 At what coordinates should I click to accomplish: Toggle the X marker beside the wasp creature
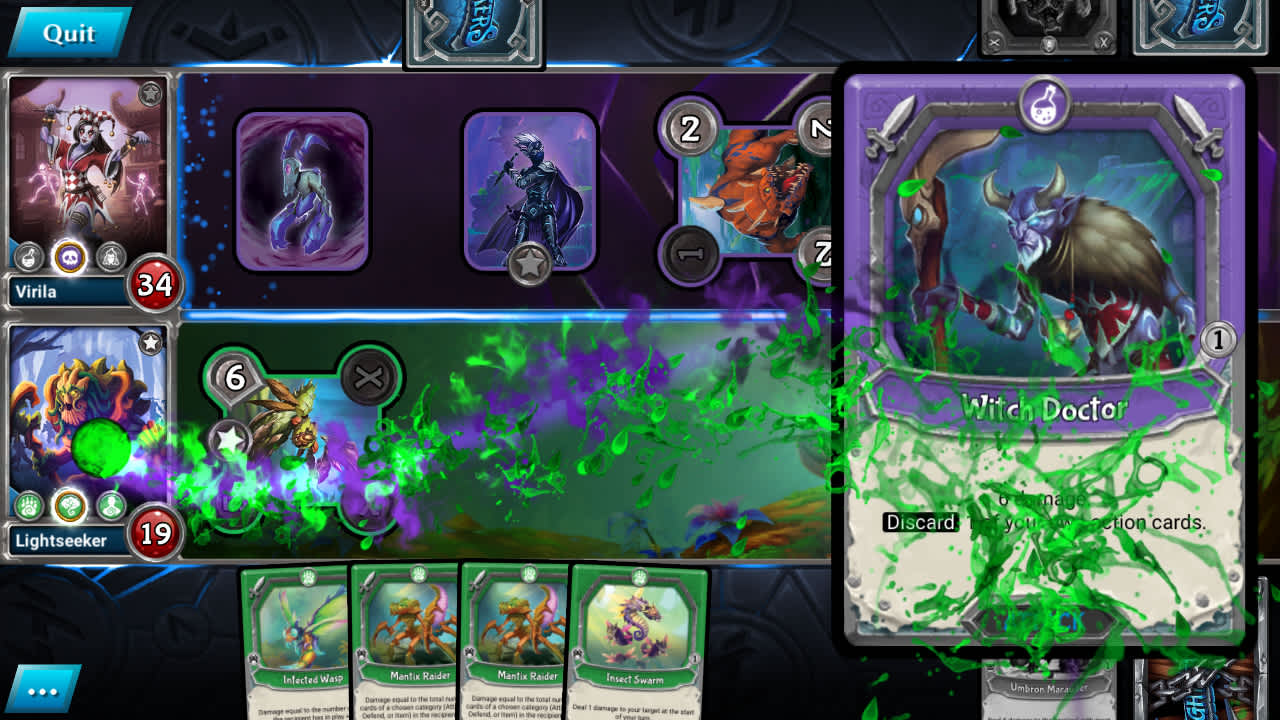368,378
